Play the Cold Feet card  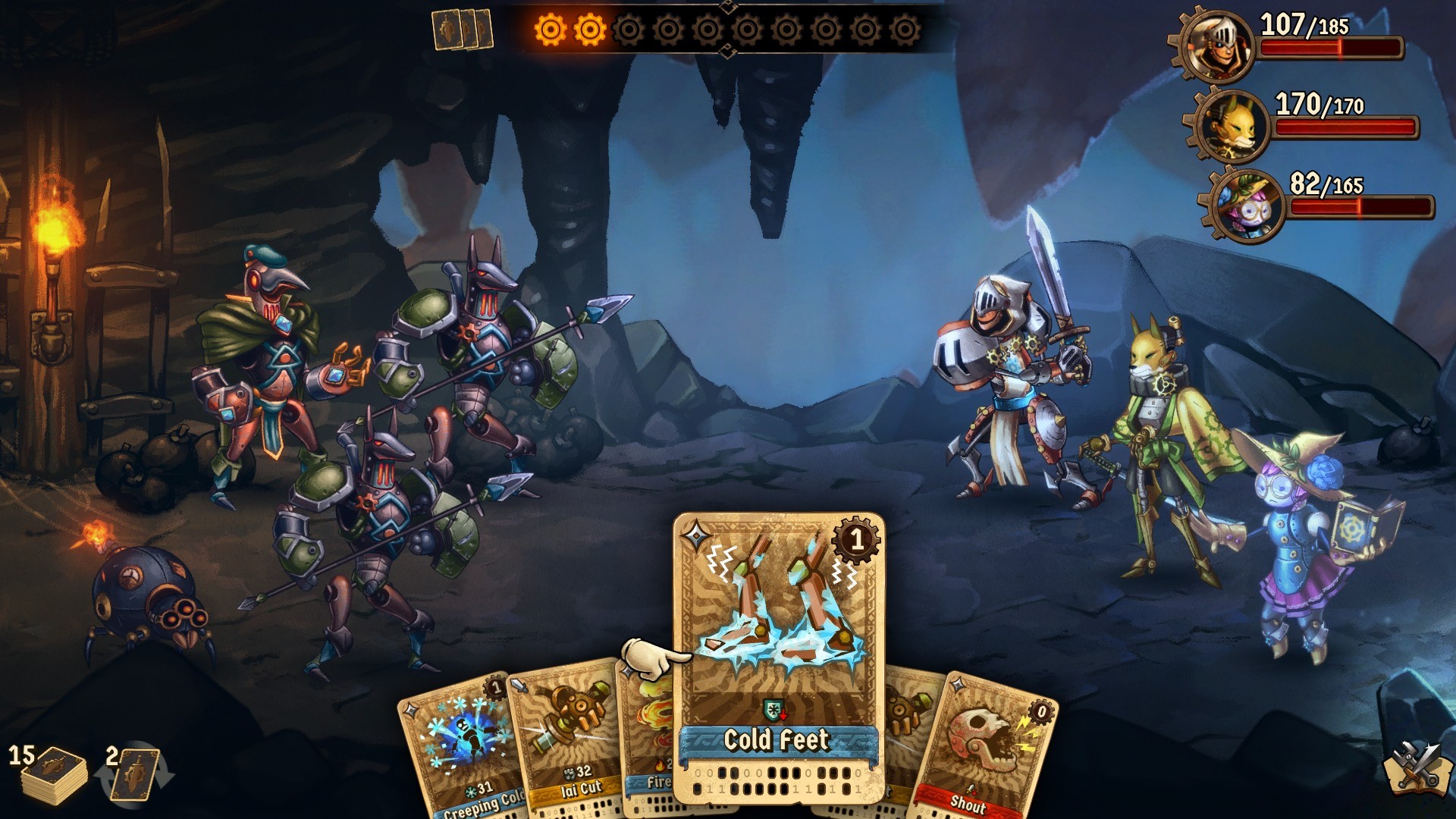776,637
